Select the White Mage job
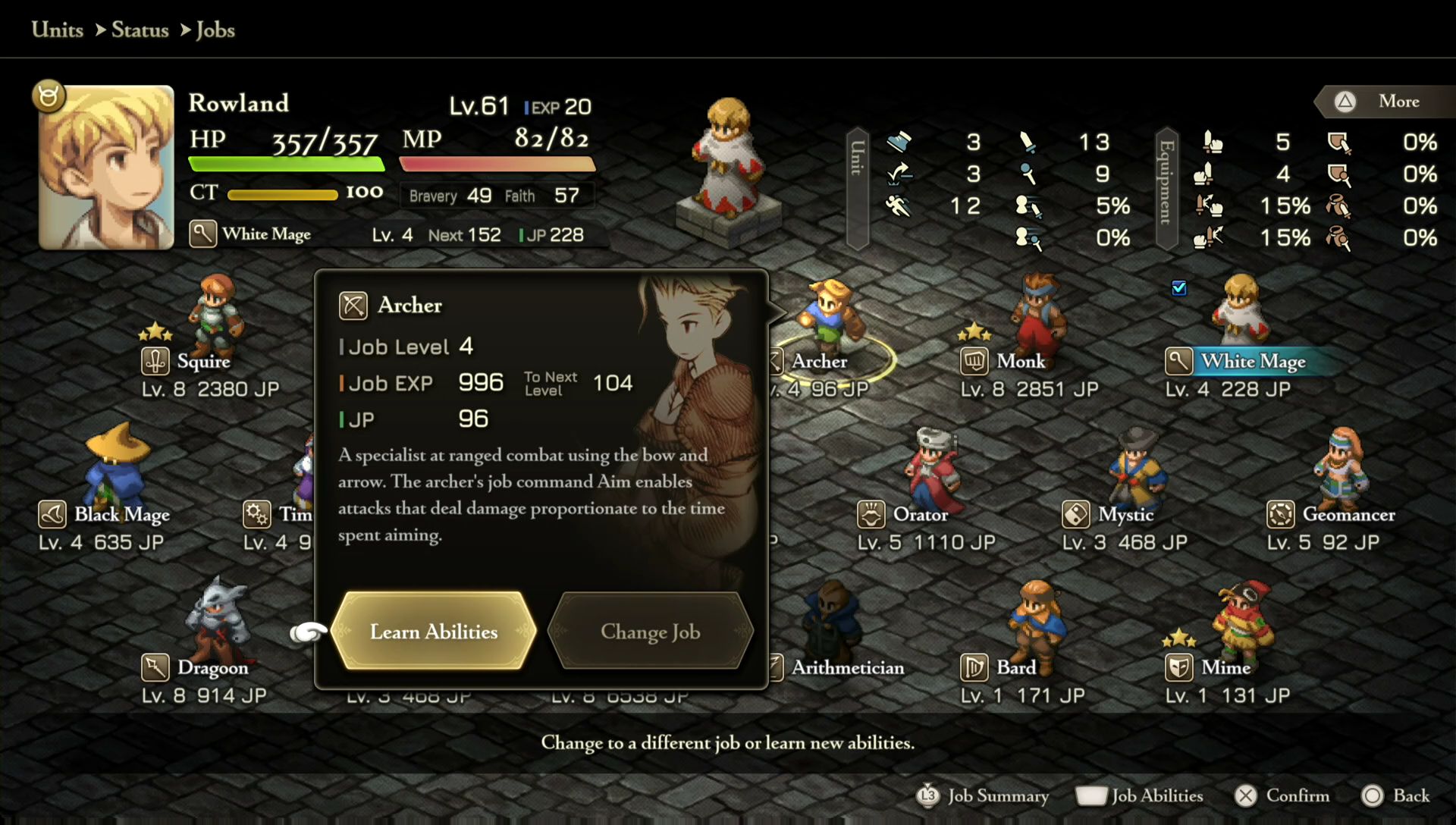1456x825 pixels. [1251, 361]
